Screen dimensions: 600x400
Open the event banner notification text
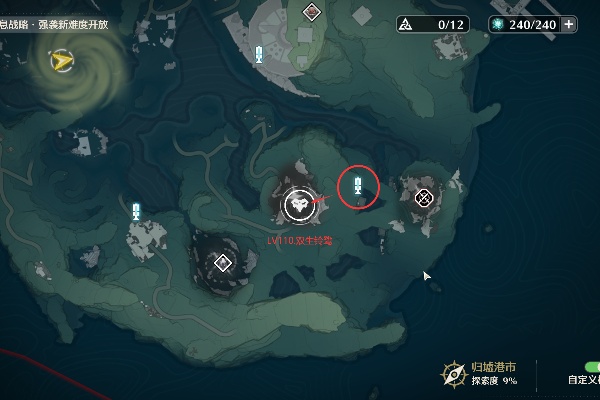(54, 24)
